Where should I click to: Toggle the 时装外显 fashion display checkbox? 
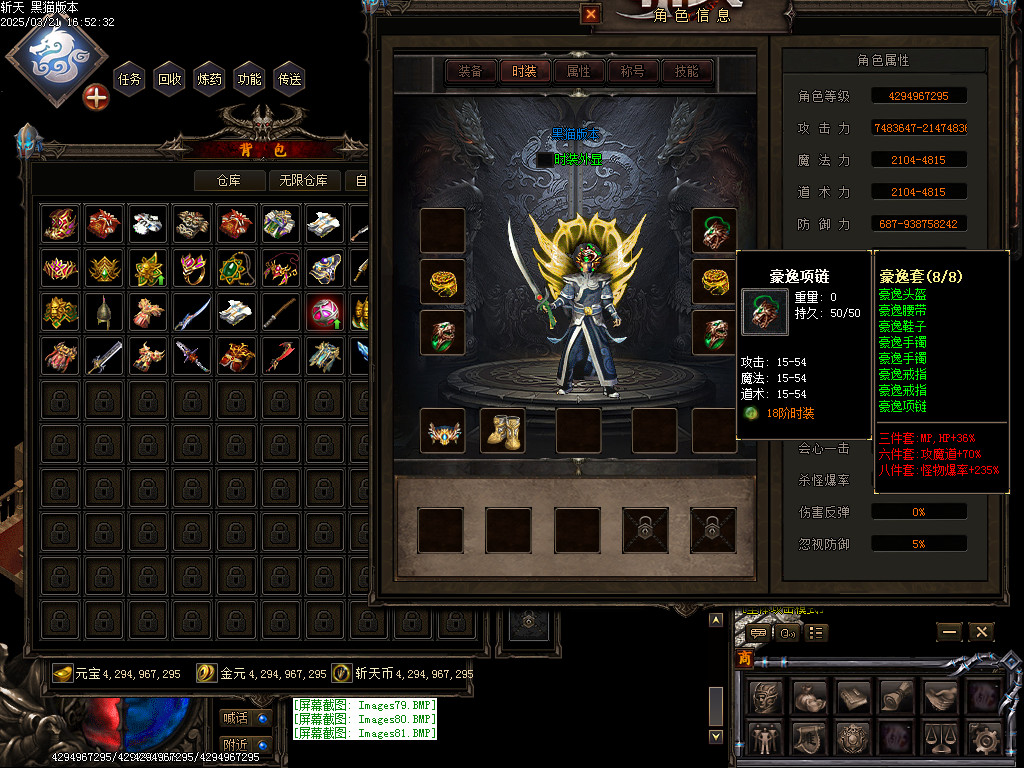(x=544, y=159)
